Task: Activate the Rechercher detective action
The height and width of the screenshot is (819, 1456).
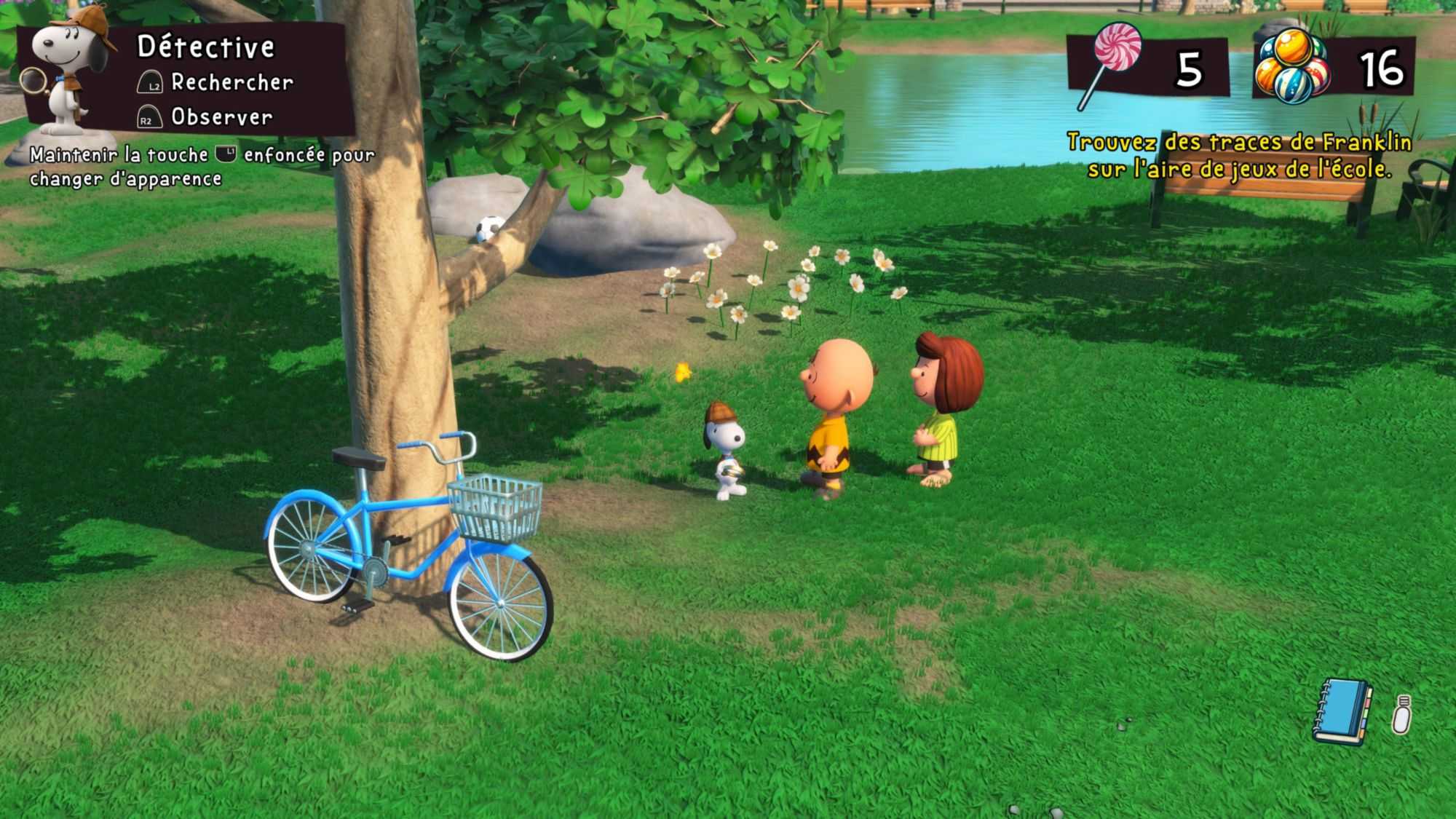Action: point(231,83)
